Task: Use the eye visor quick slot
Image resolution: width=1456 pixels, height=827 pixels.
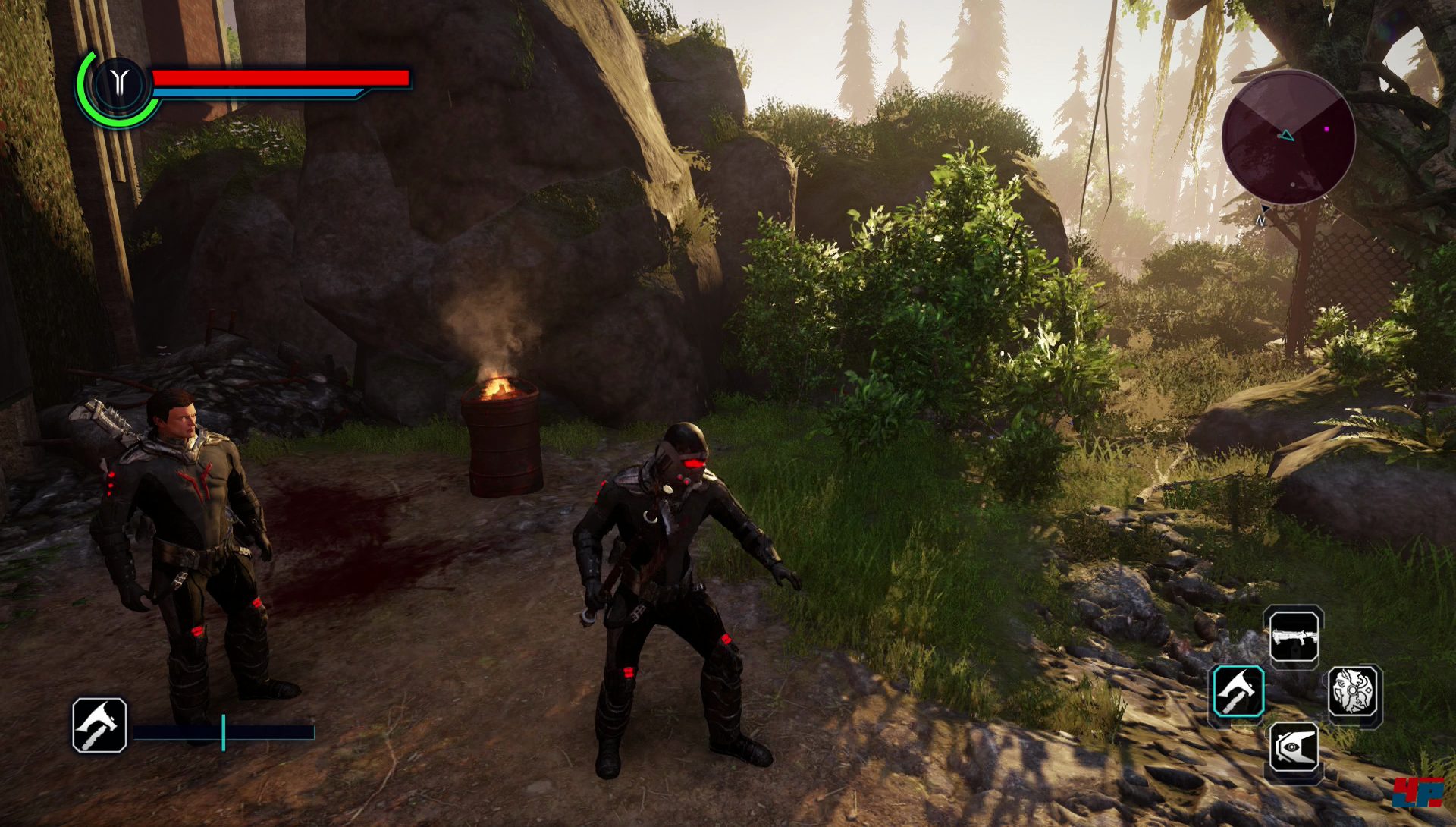Action: point(1294,748)
